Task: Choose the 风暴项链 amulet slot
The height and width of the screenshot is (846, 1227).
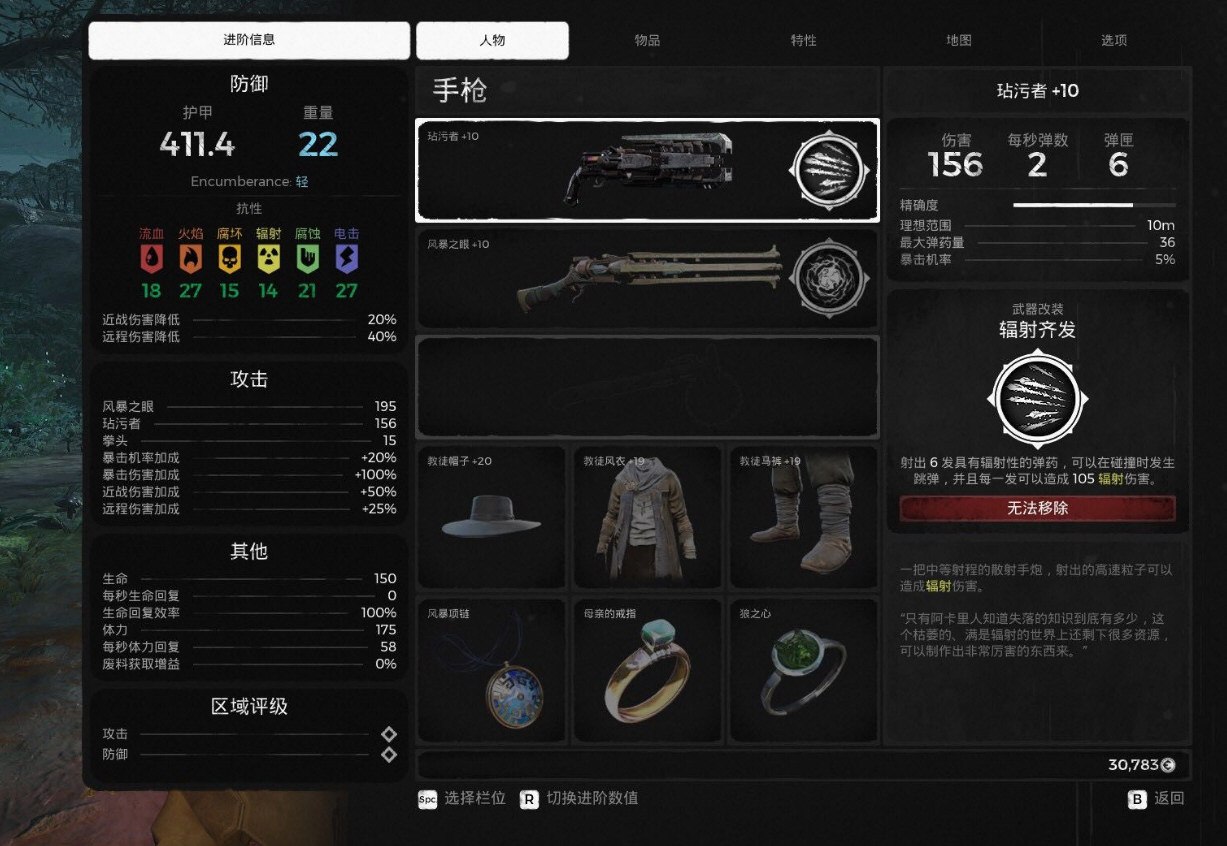Action: tap(491, 671)
